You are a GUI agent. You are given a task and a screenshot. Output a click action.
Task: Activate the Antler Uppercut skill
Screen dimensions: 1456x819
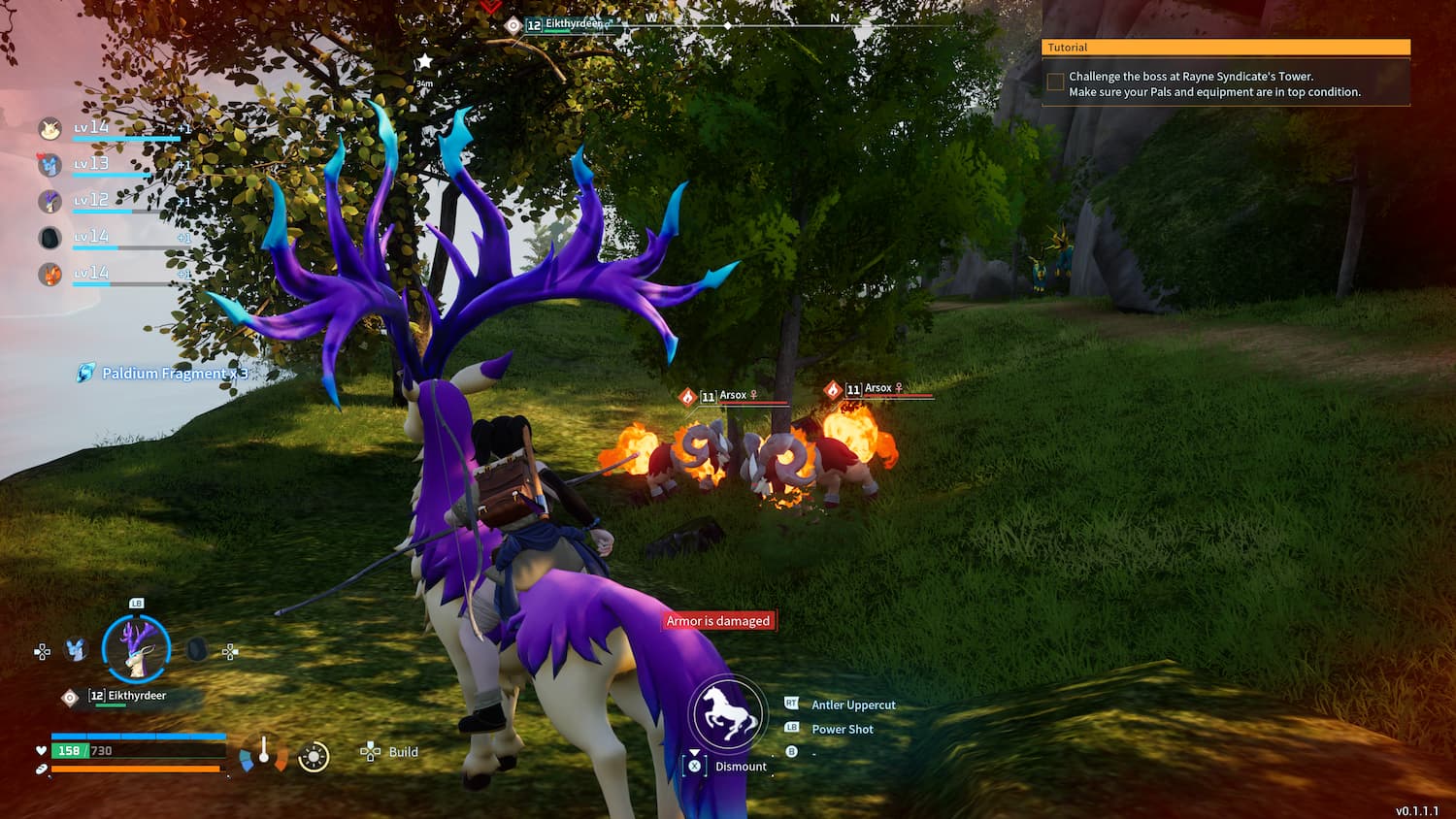(852, 705)
